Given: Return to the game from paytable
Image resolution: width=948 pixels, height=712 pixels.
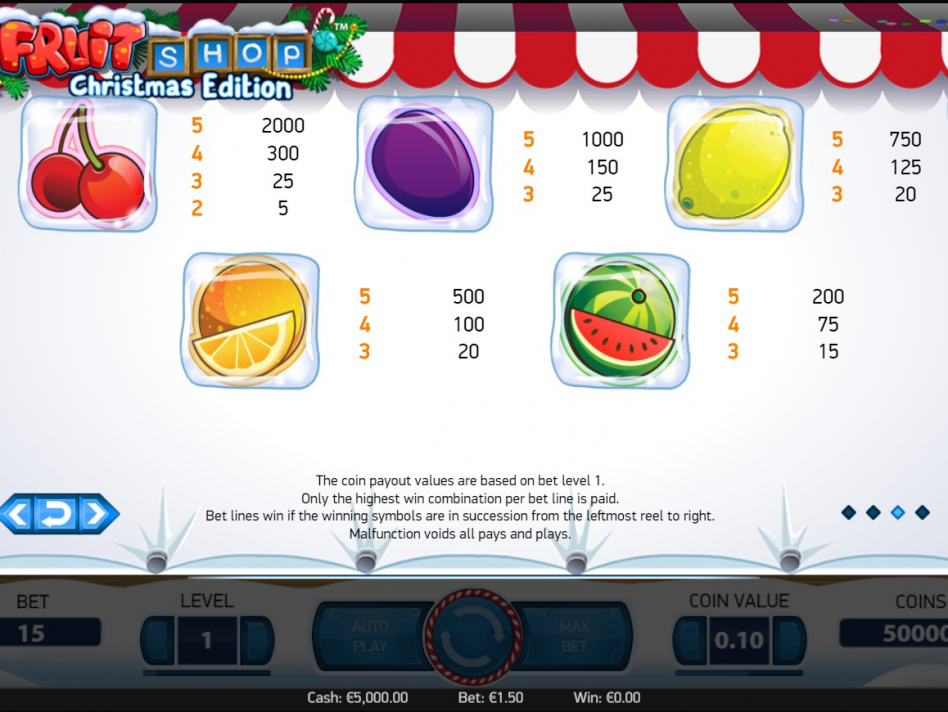Looking at the screenshot, I should tap(56, 514).
